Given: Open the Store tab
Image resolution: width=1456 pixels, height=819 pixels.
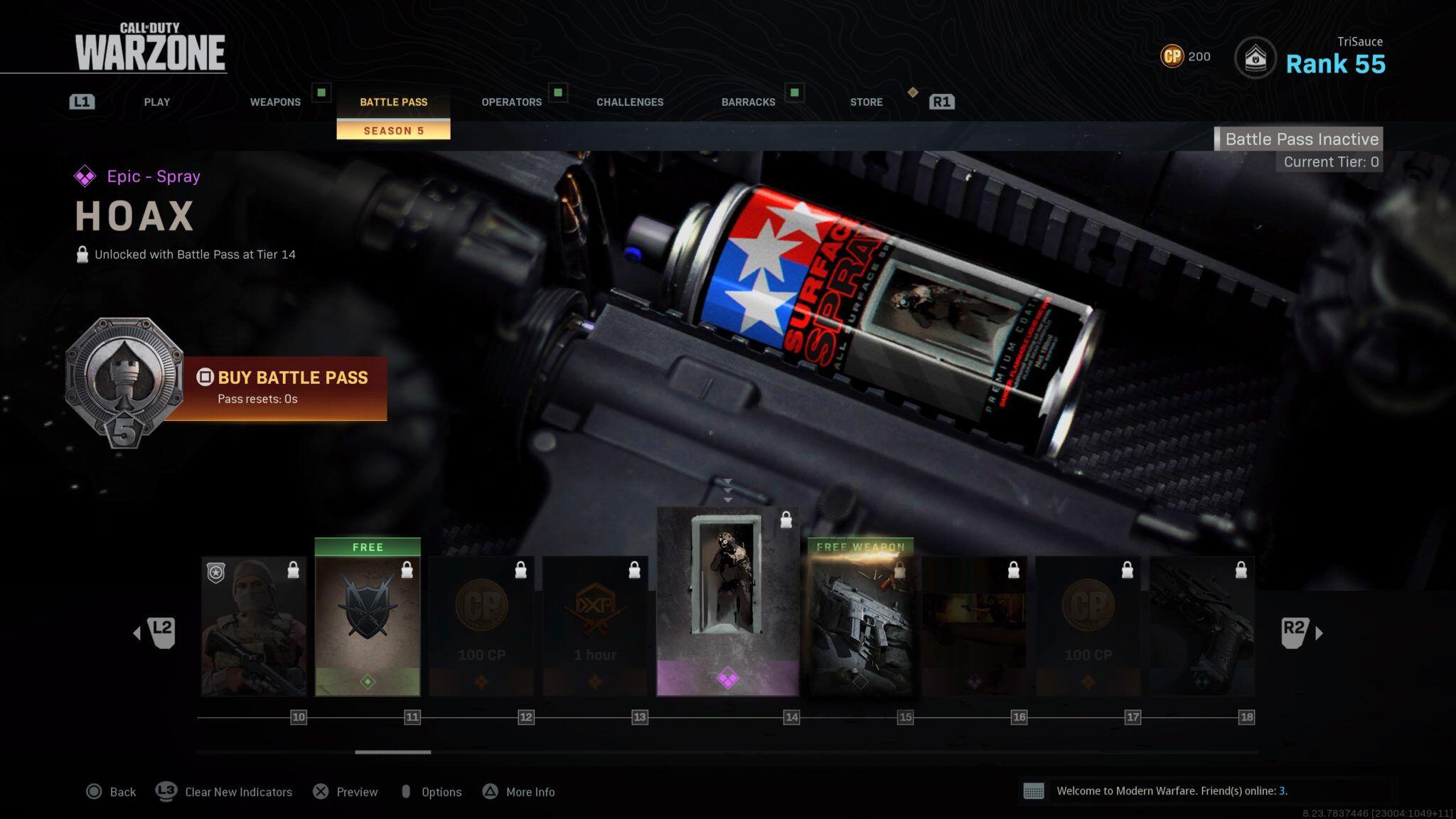Looking at the screenshot, I should tap(866, 102).
